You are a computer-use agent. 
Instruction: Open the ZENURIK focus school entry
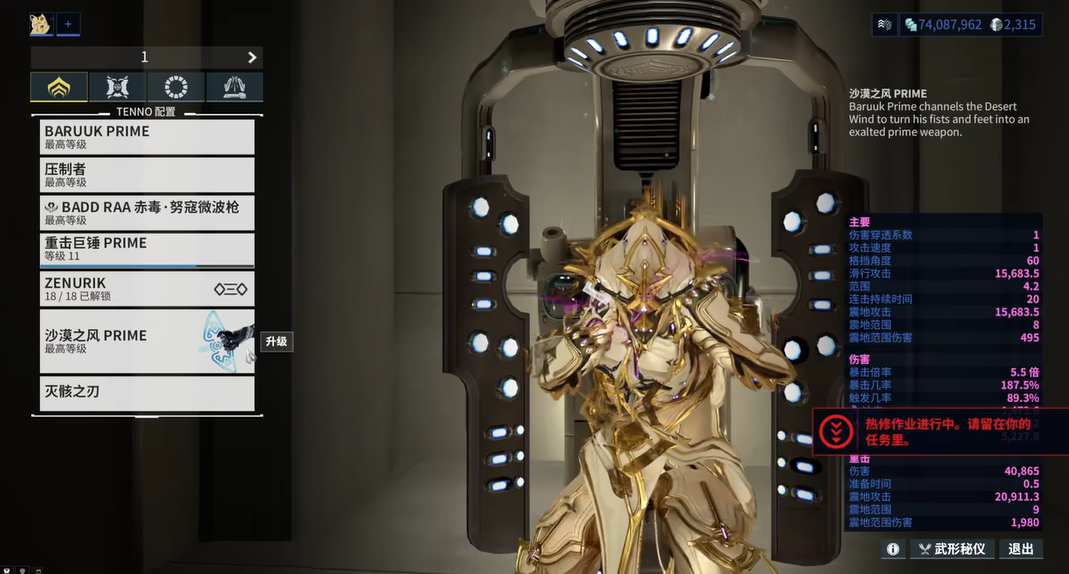(147, 289)
